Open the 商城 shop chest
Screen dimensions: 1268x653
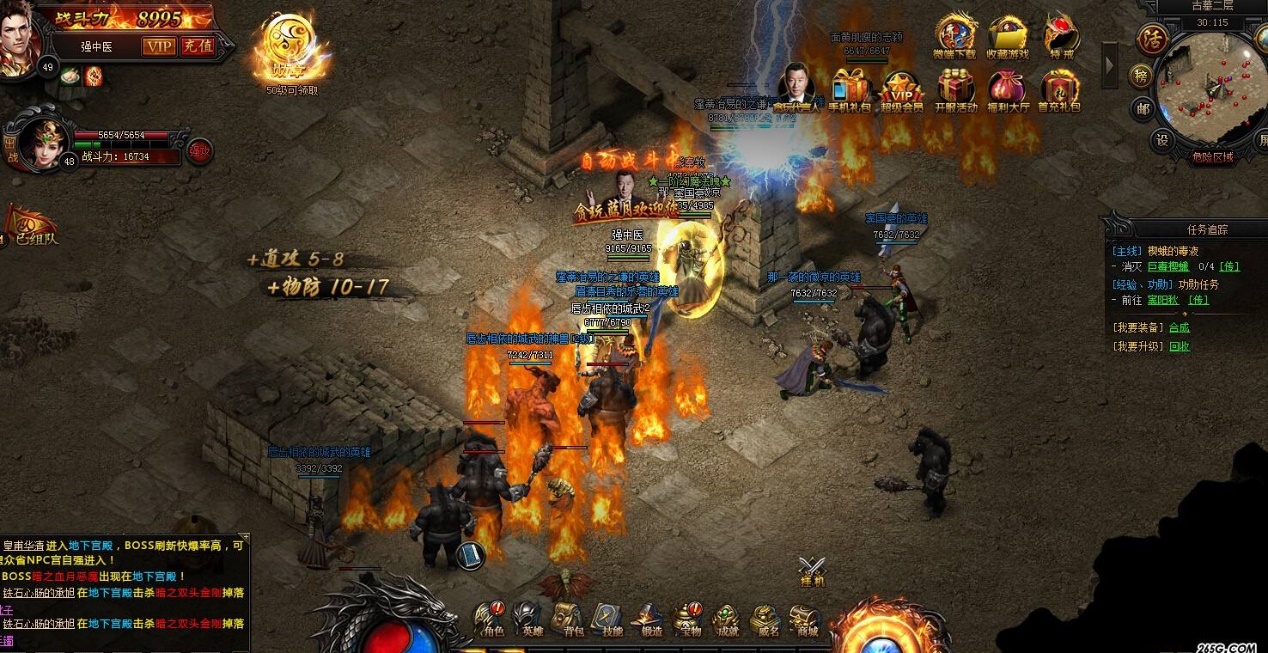(x=805, y=617)
